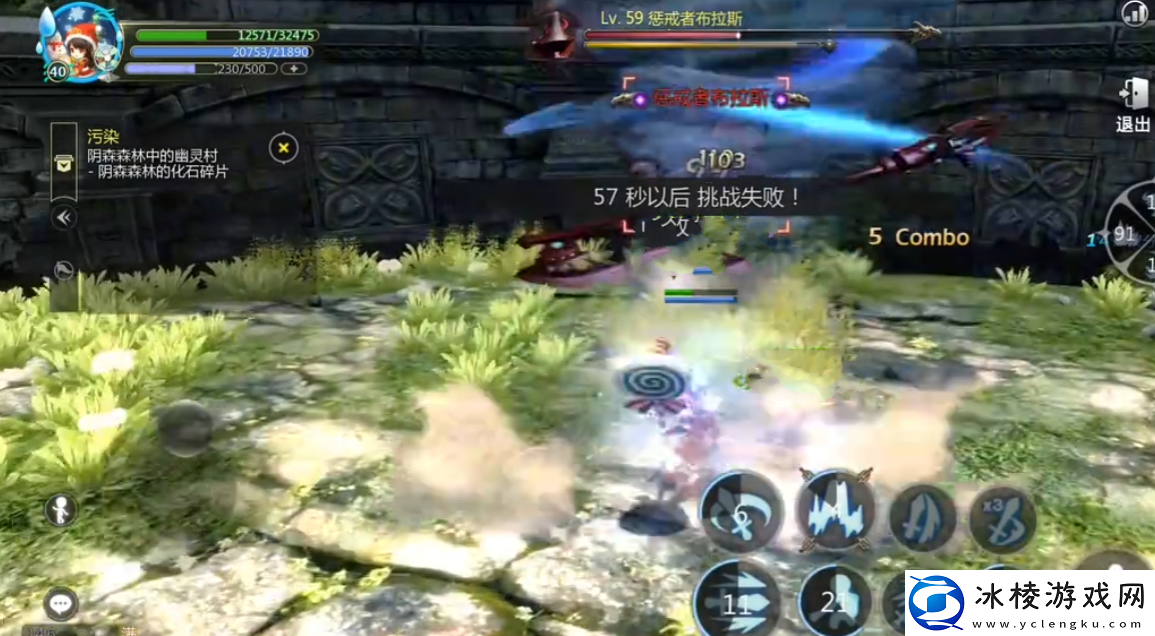The height and width of the screenshot is (636, 1155).
Task: Use the ice spikes skill with winged frame
Action: tap(835, 510)
